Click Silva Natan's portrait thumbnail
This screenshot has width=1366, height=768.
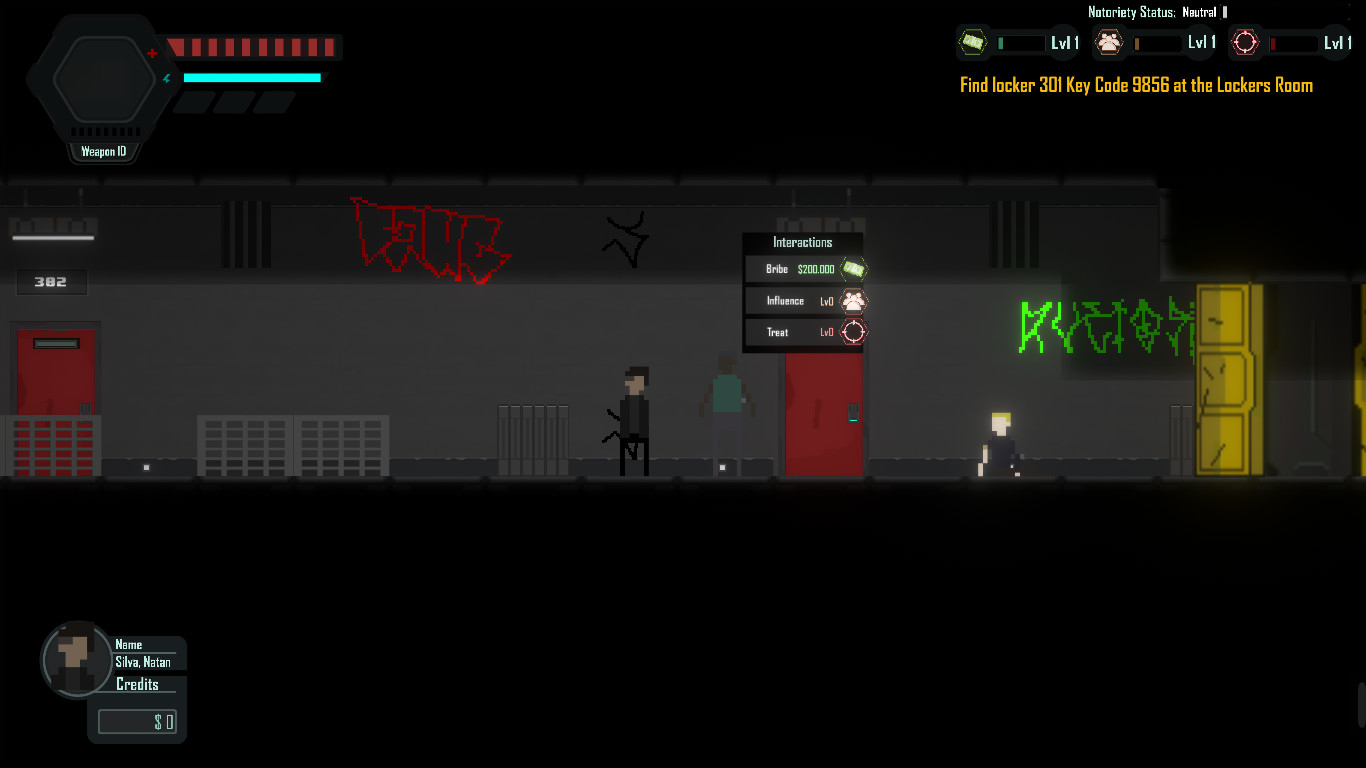click(76, 658)
